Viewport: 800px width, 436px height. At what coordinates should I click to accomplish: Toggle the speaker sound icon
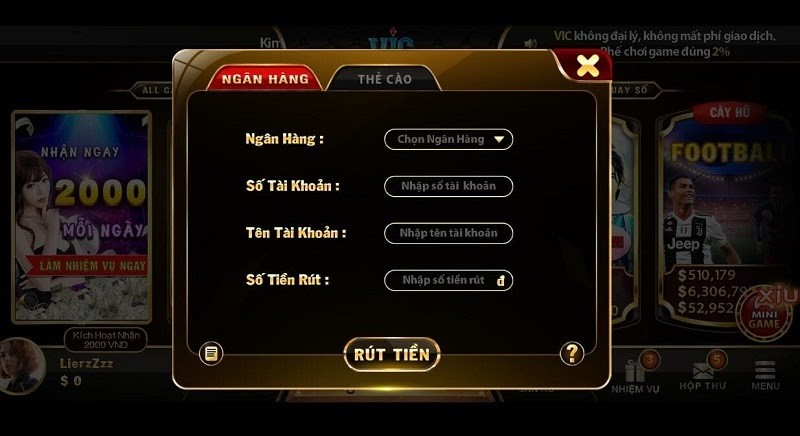[531, 43]
